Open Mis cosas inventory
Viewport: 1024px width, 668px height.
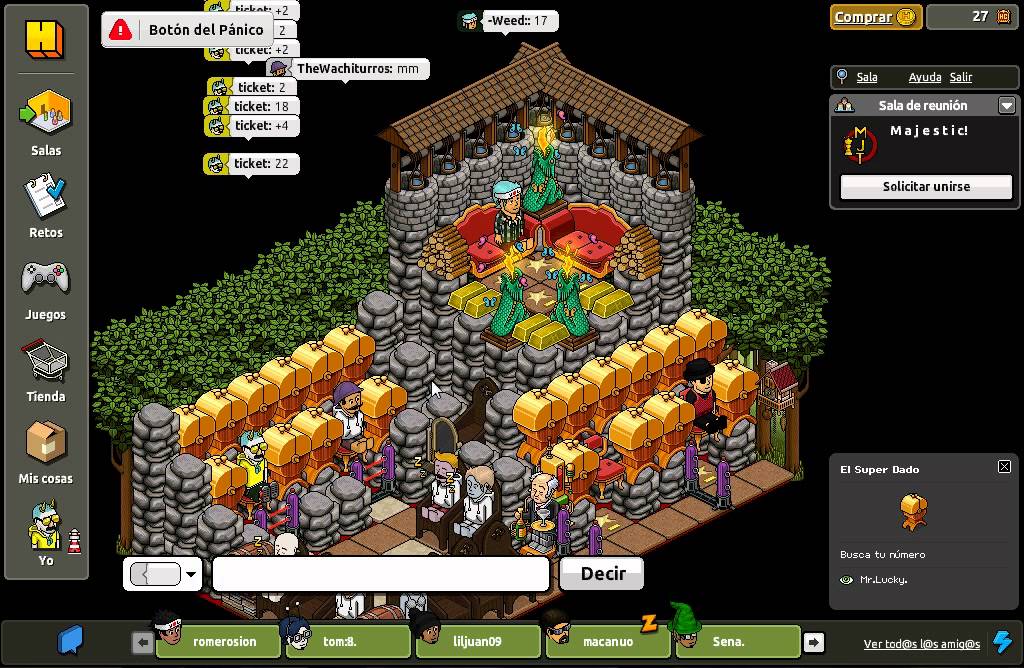pyautogui.click(x=45, y=452)
